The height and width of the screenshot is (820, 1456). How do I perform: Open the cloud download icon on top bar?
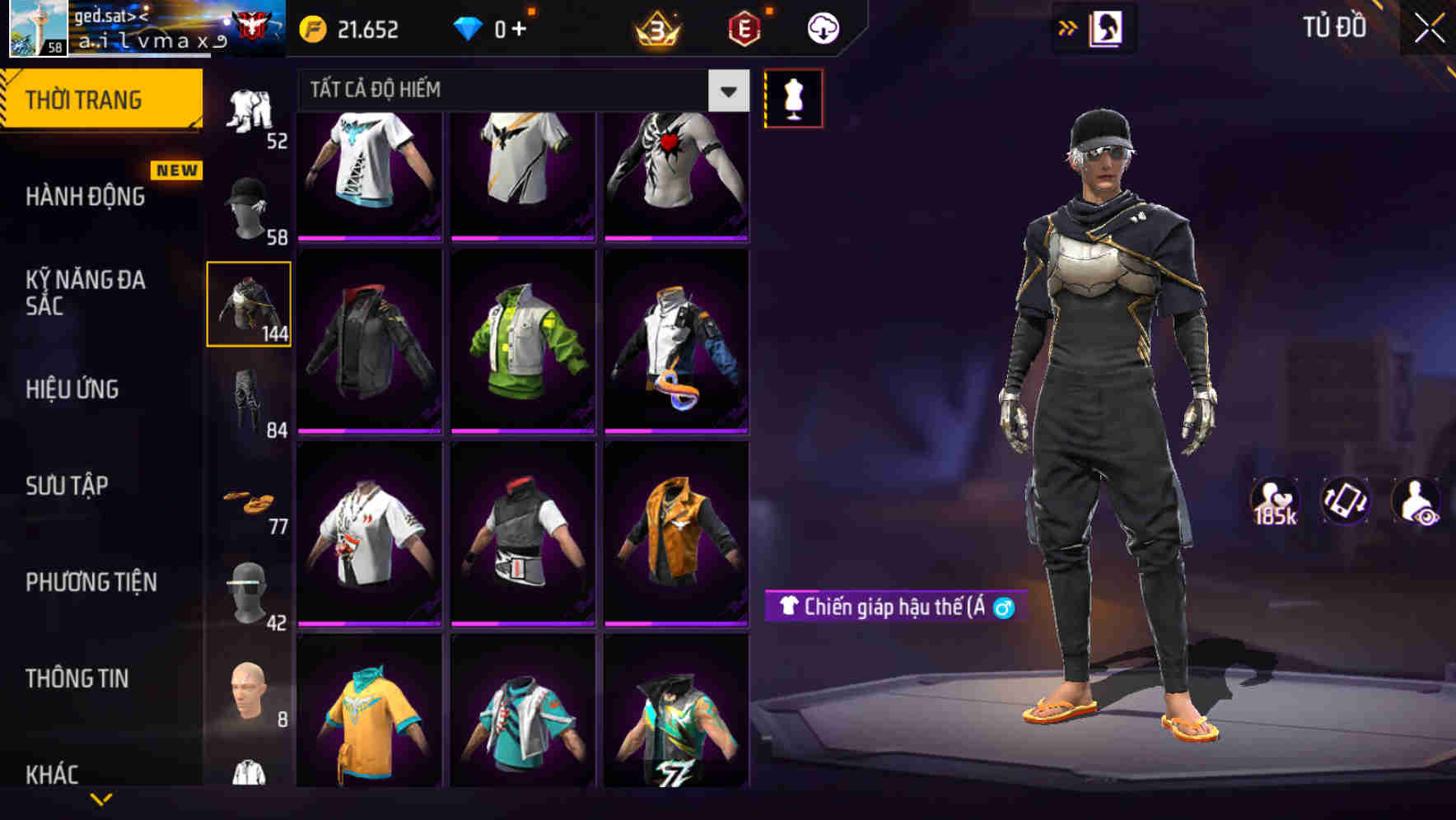coord(822,27)
